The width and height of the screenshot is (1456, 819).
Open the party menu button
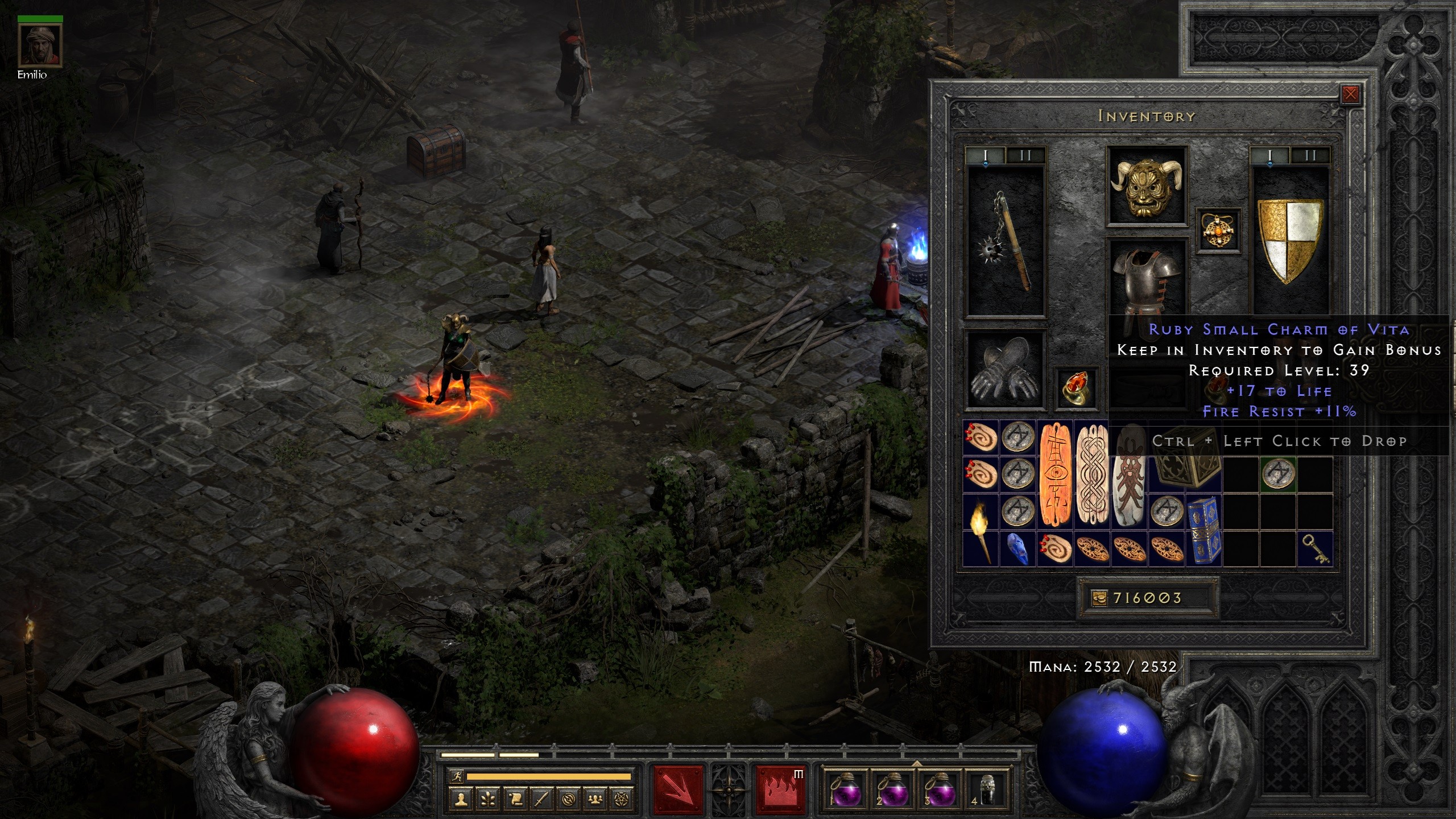(595, 800)
